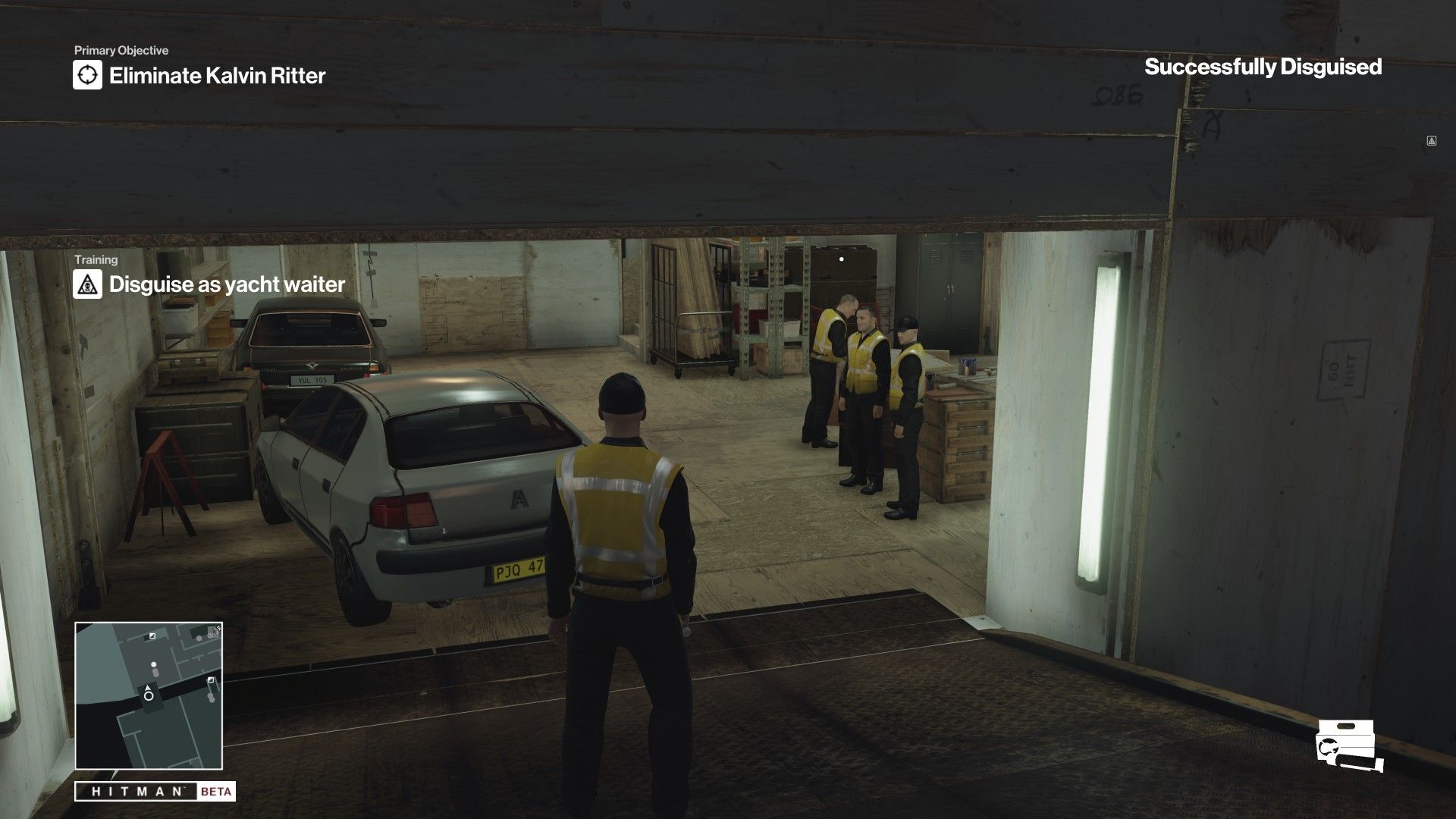Click the primary objective target icon
Screen dimensions: 1456x819
pos(87,75)
